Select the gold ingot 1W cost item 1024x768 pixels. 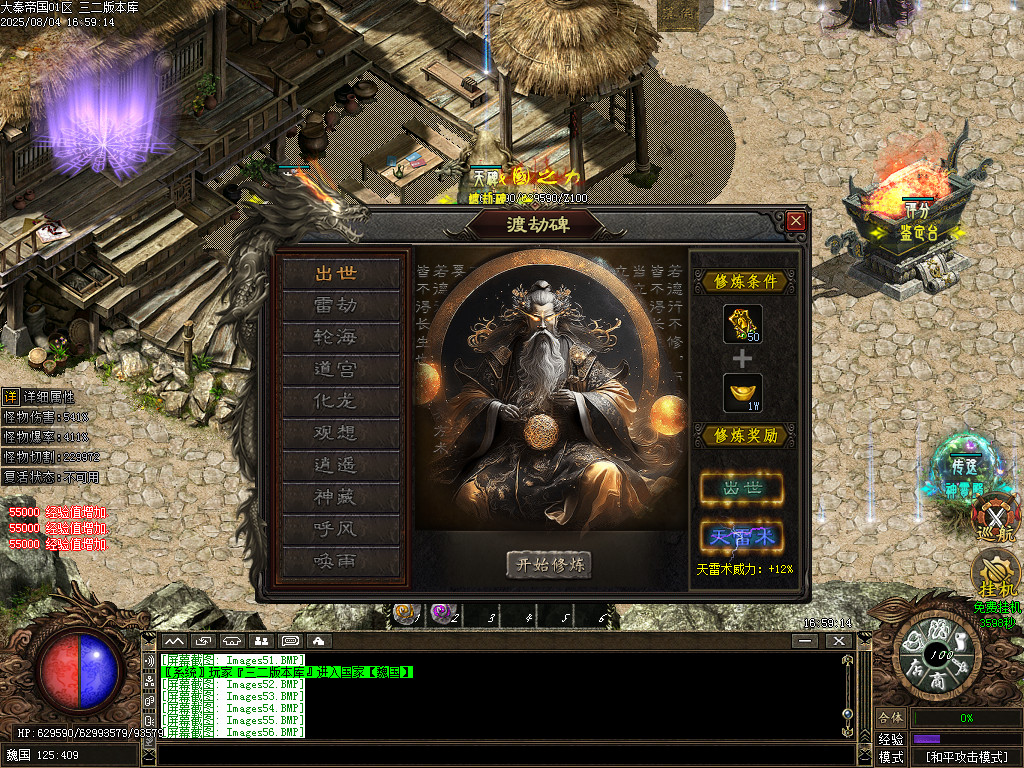point(742,392)
